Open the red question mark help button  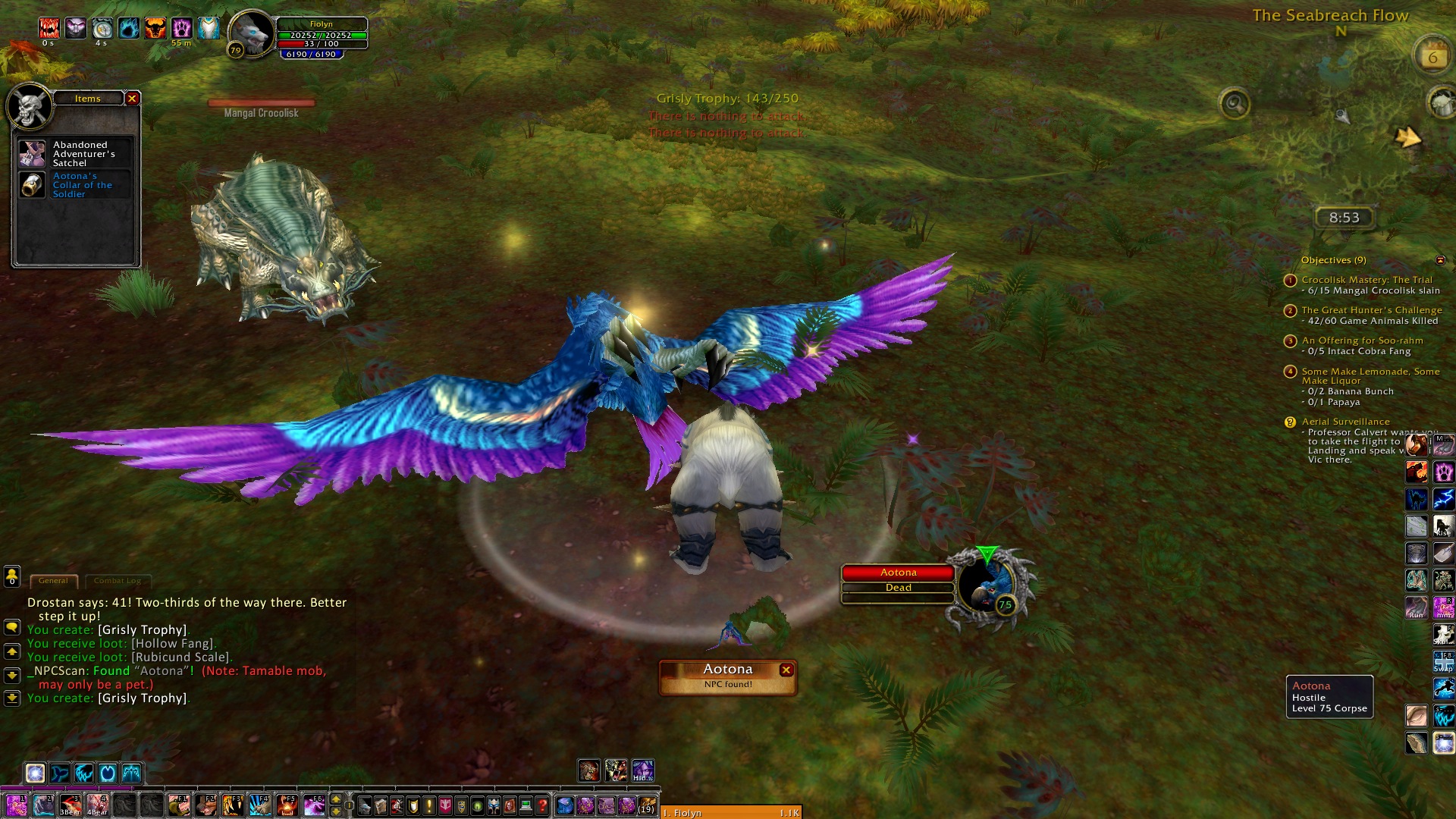pos(542,805)
